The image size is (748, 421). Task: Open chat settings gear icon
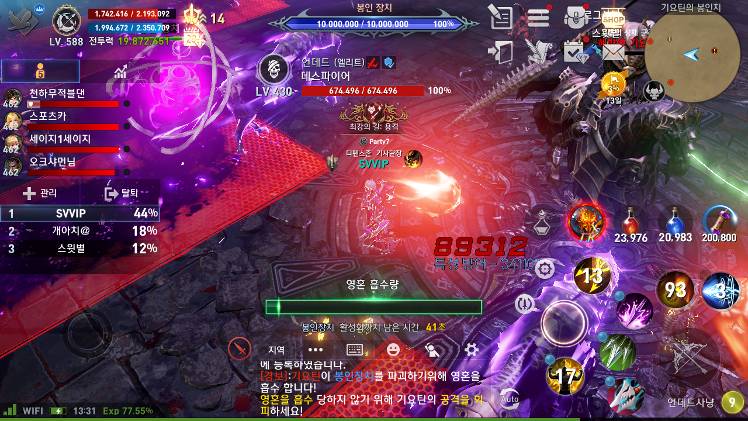click(x=471, y=349)
